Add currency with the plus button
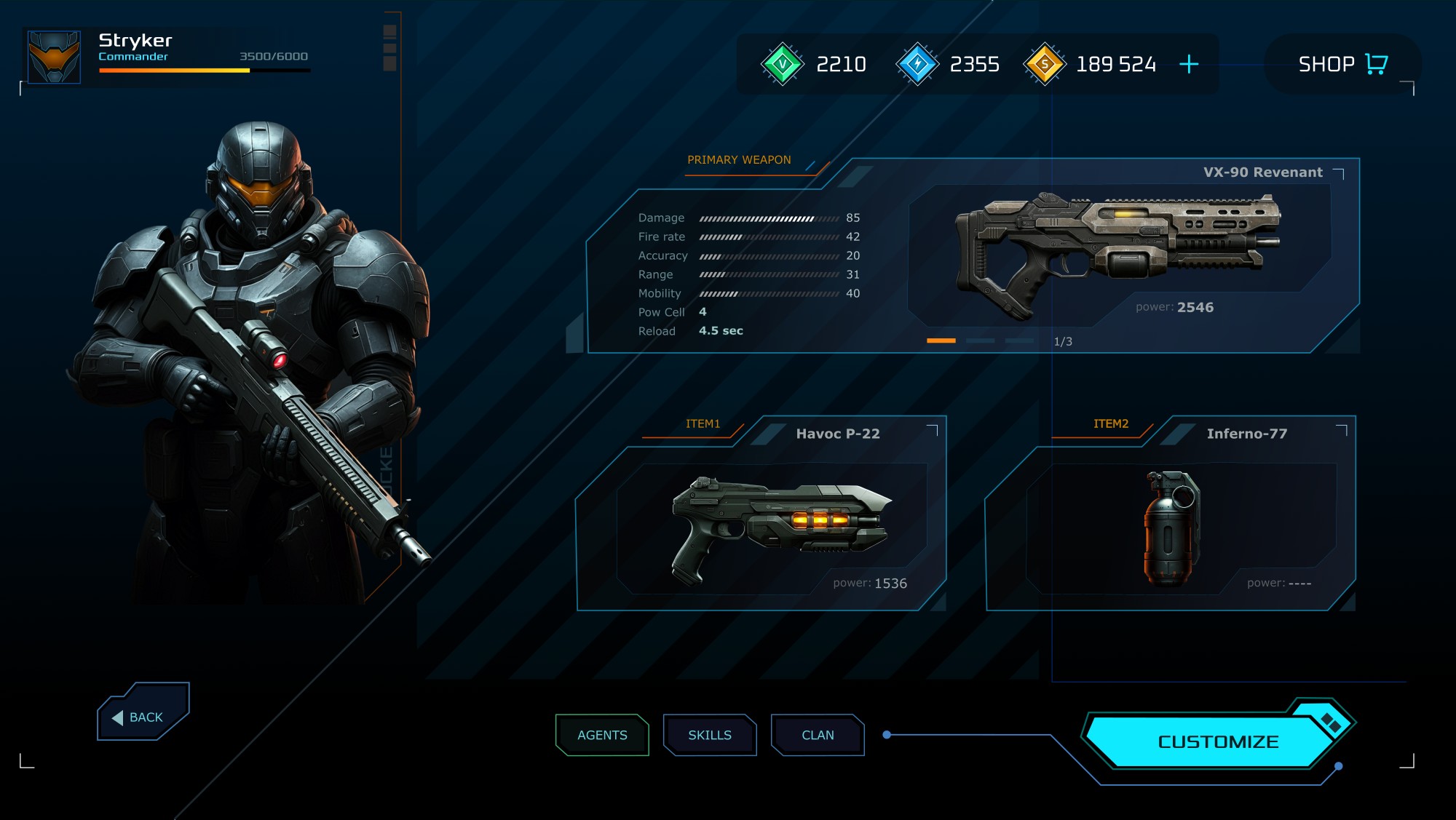The width and height of the screenshot is (1456, 820). point(1189,64)
